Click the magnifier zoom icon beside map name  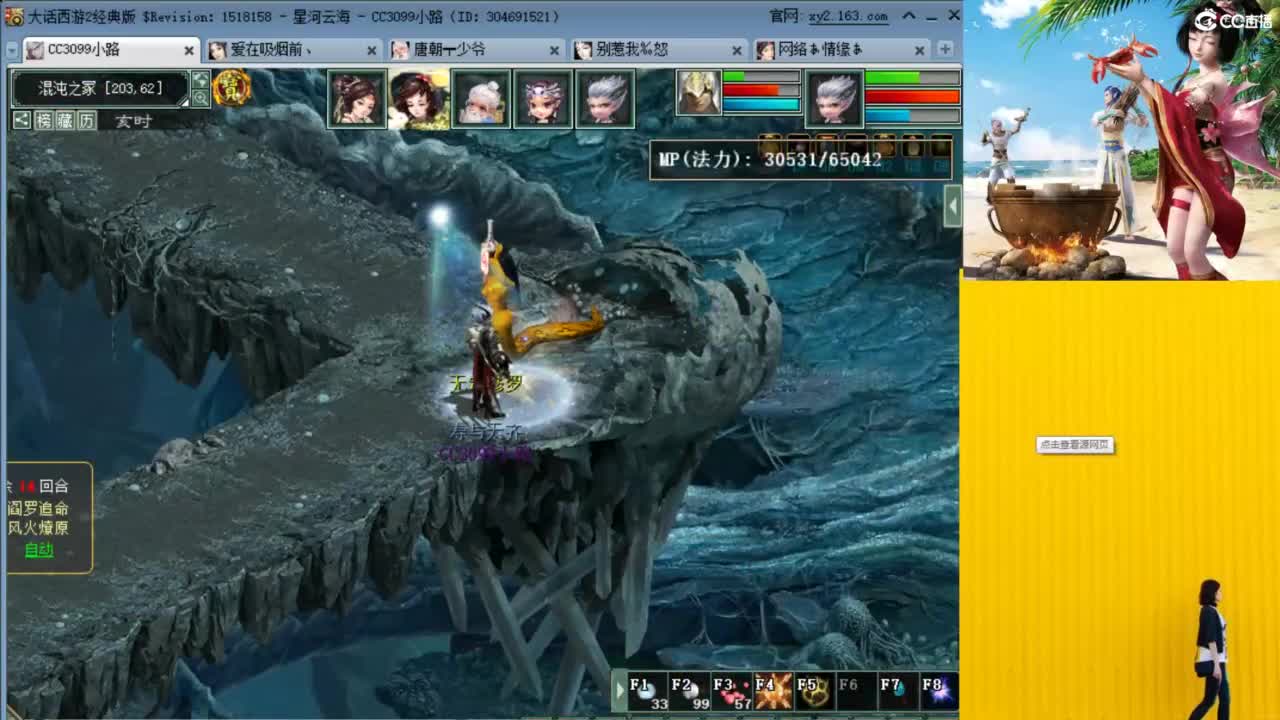point(200,96)
